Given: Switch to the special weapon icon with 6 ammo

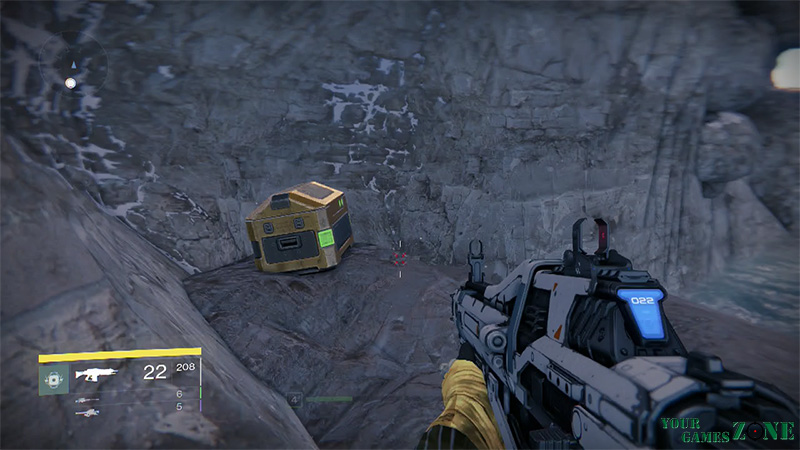Looking at the screenshot, I should click(87, 398).
